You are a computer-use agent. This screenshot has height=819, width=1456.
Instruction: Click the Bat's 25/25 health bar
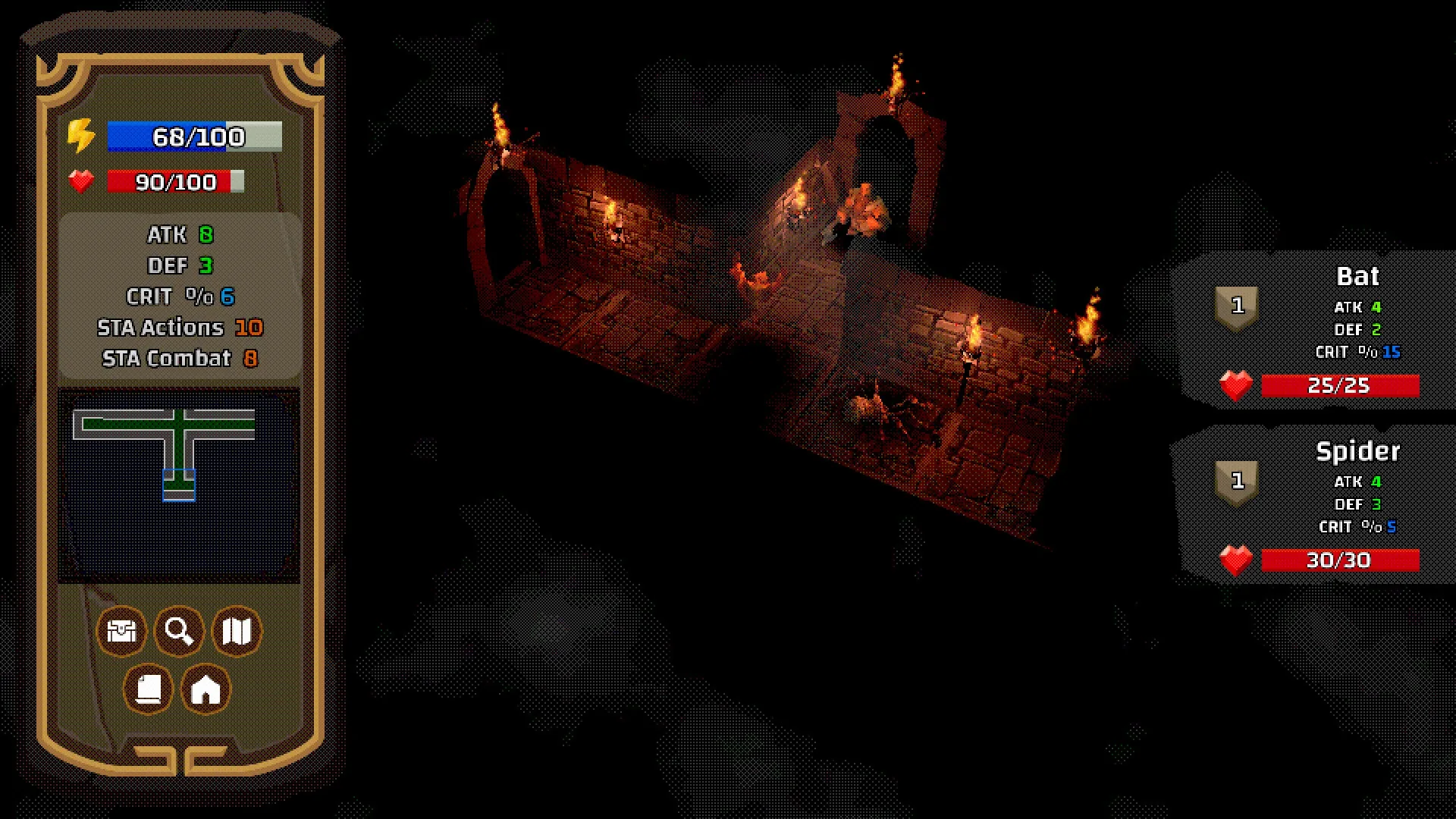pyautogui.click(x=1339, y=386)
